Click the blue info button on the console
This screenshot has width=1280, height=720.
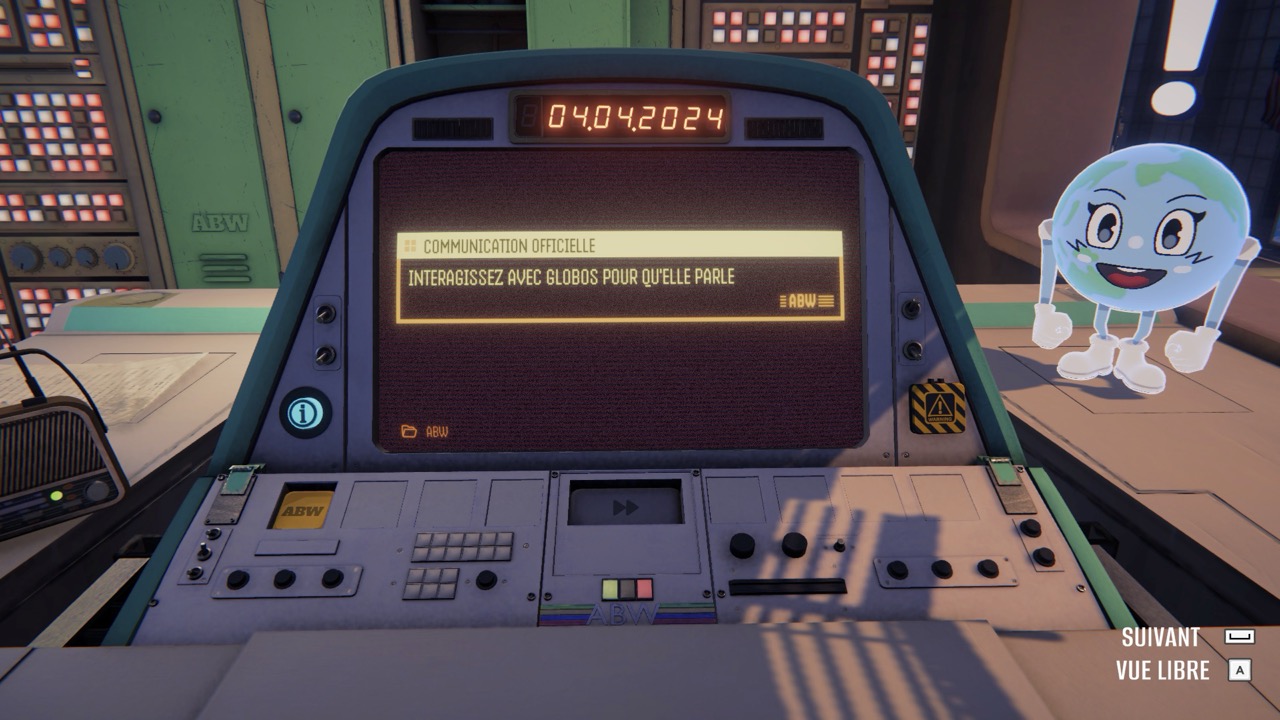306,412
